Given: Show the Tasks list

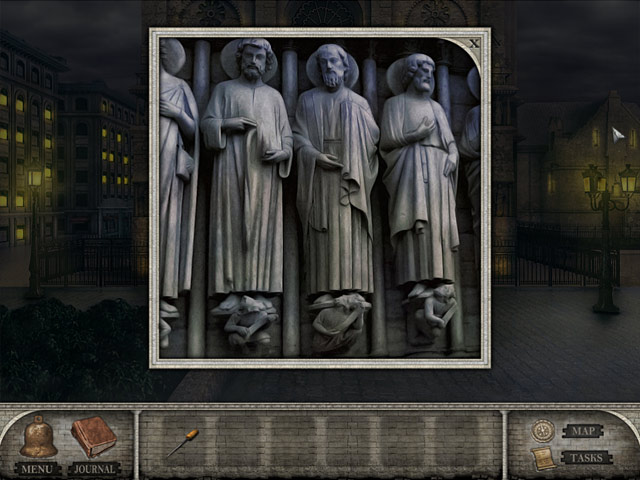Looking at the screenshot, I should coord(586,458).
